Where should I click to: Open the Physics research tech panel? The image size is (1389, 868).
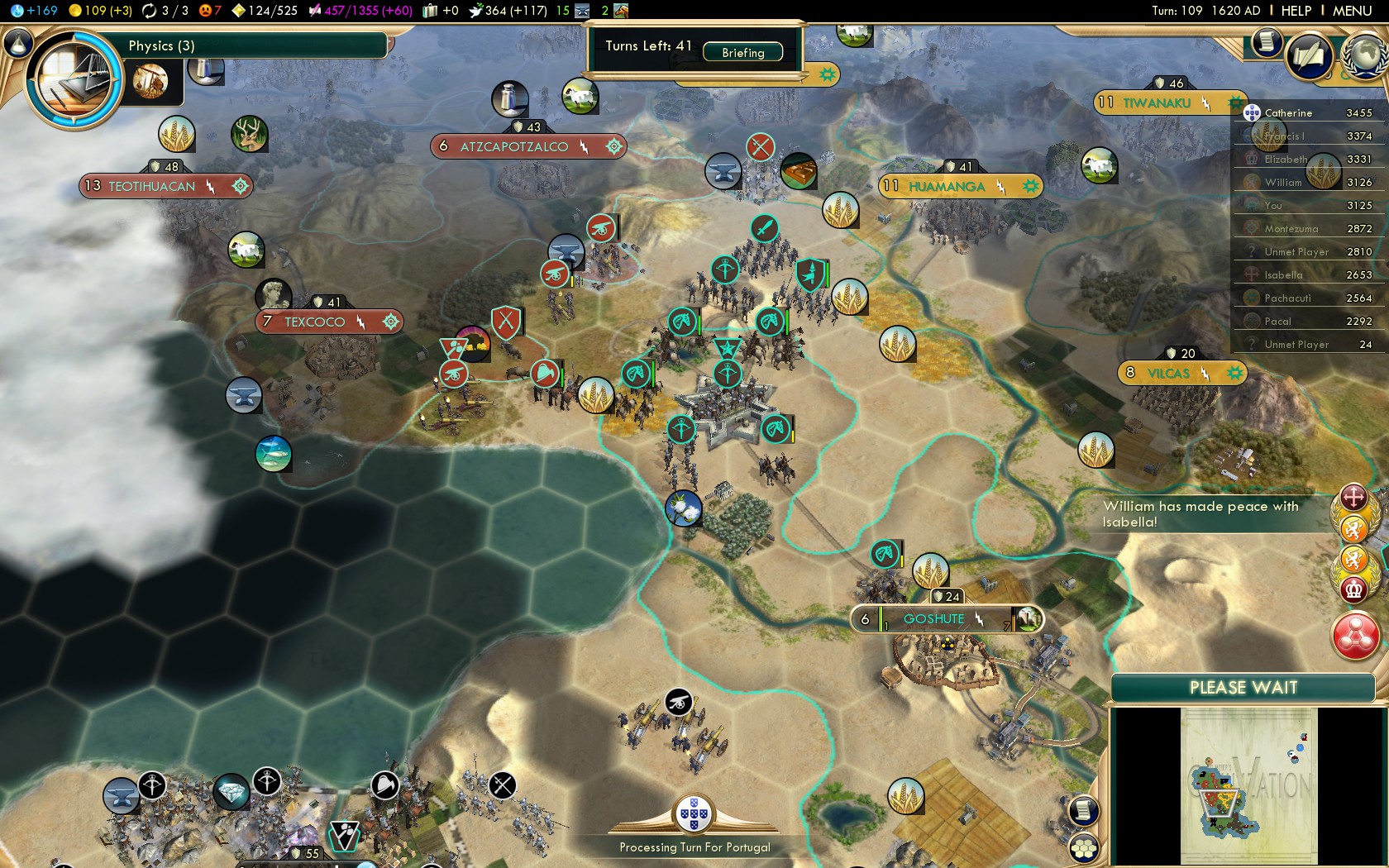74,80
